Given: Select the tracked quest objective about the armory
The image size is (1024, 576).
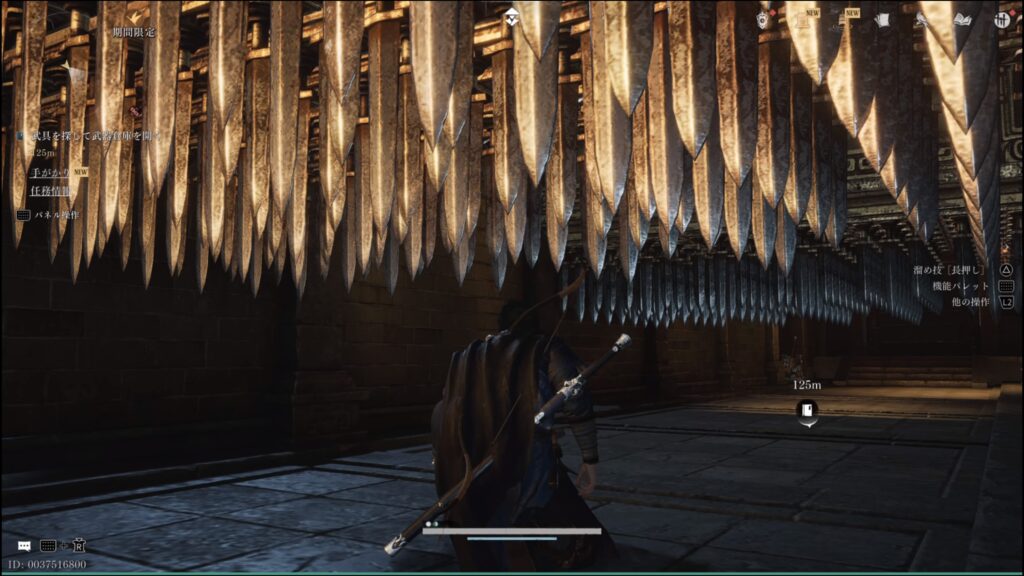Looking at the screenshot, I should point(93,135).
